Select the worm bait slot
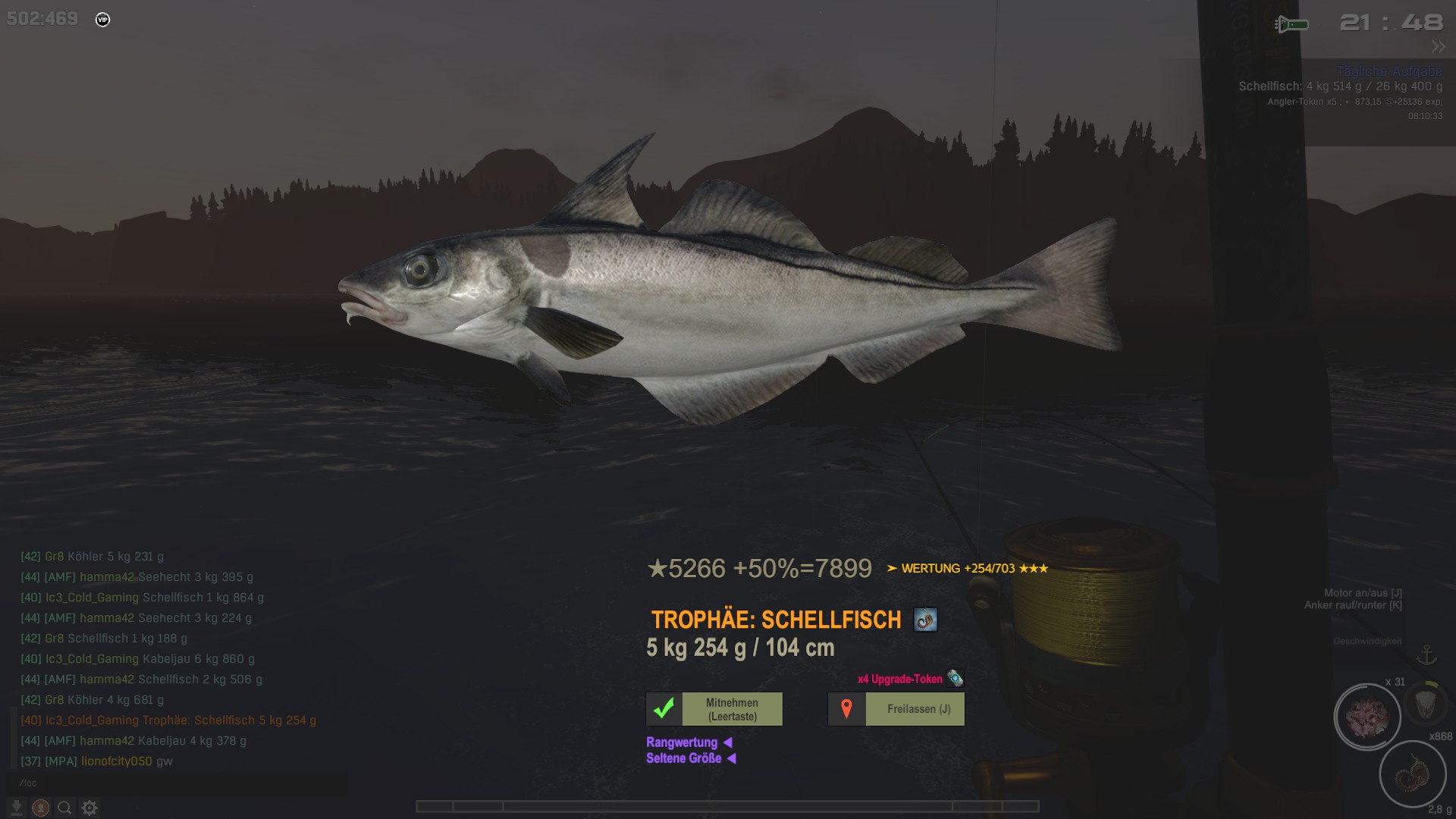Viewport: 1456px width, 819px height. pos(1412,775)
